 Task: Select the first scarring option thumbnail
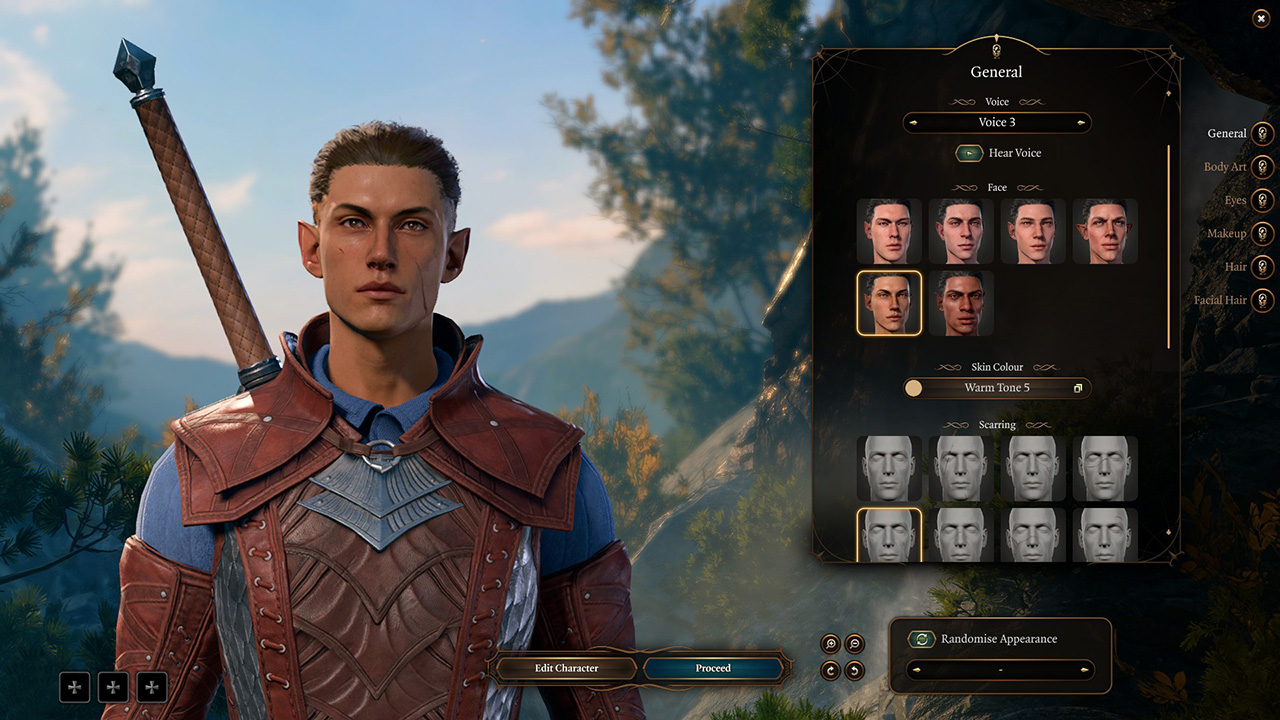[889, 468]
